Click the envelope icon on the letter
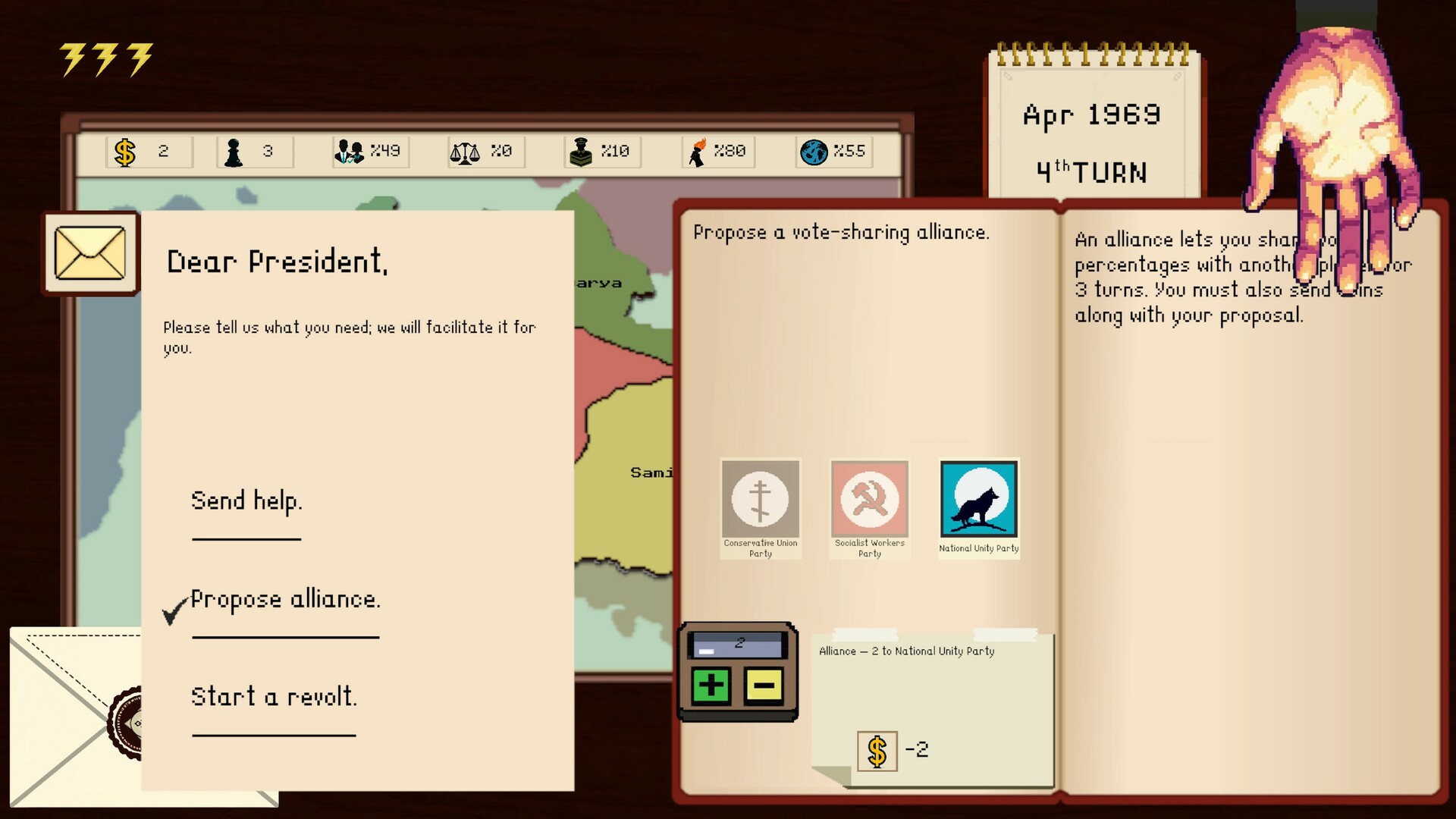The image size is (1456, 819). pos(90,254)
